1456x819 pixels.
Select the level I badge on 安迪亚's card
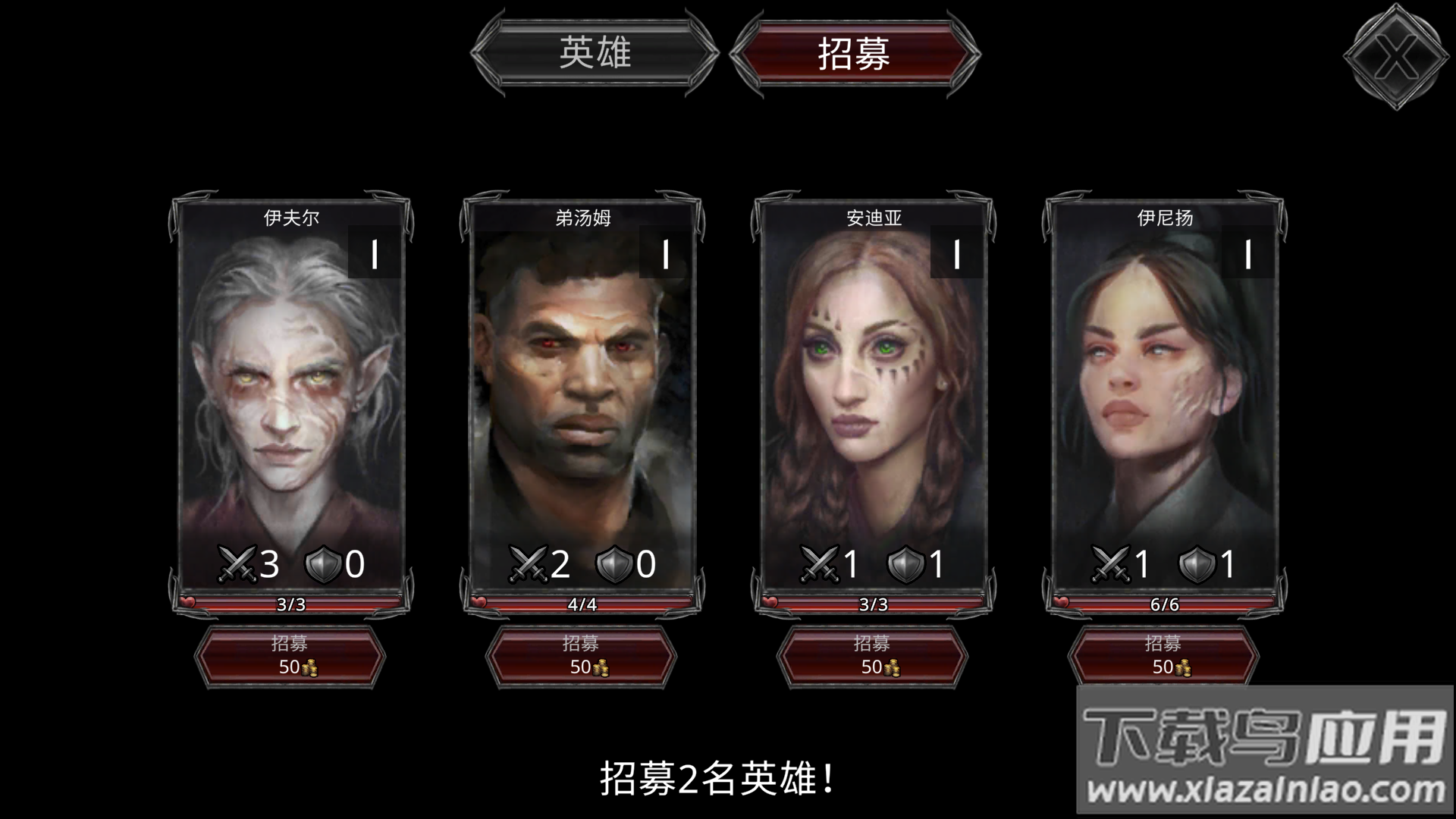tap(957, 252)
